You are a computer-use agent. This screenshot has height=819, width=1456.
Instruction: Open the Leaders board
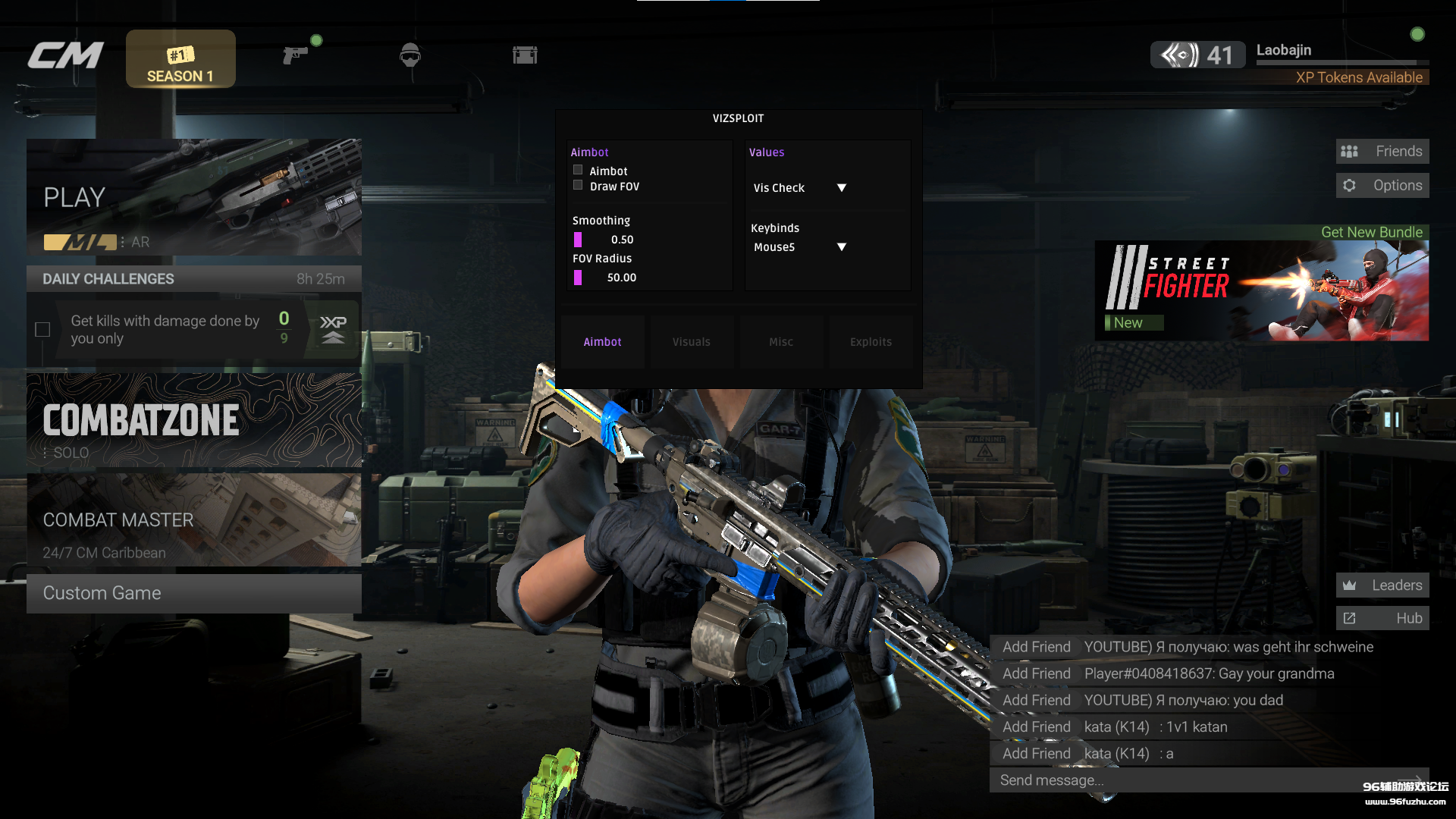1382,585
